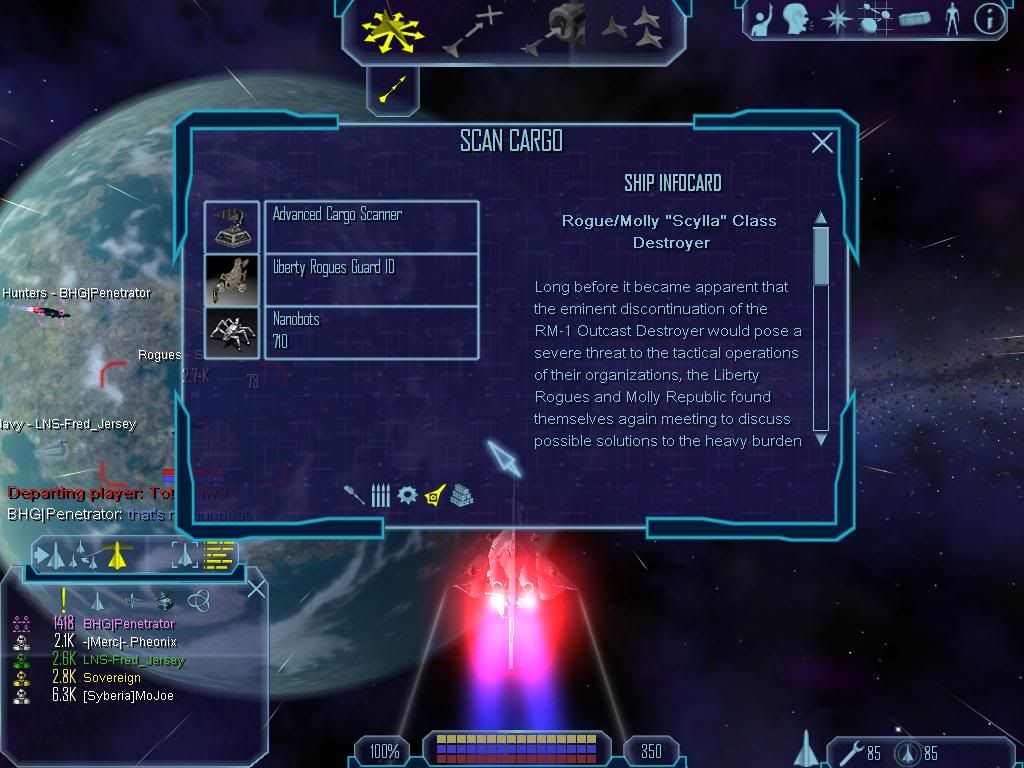
Task: Activate the Join Formation maneuver
Action: pyautogui.click(x=632, y=29)
